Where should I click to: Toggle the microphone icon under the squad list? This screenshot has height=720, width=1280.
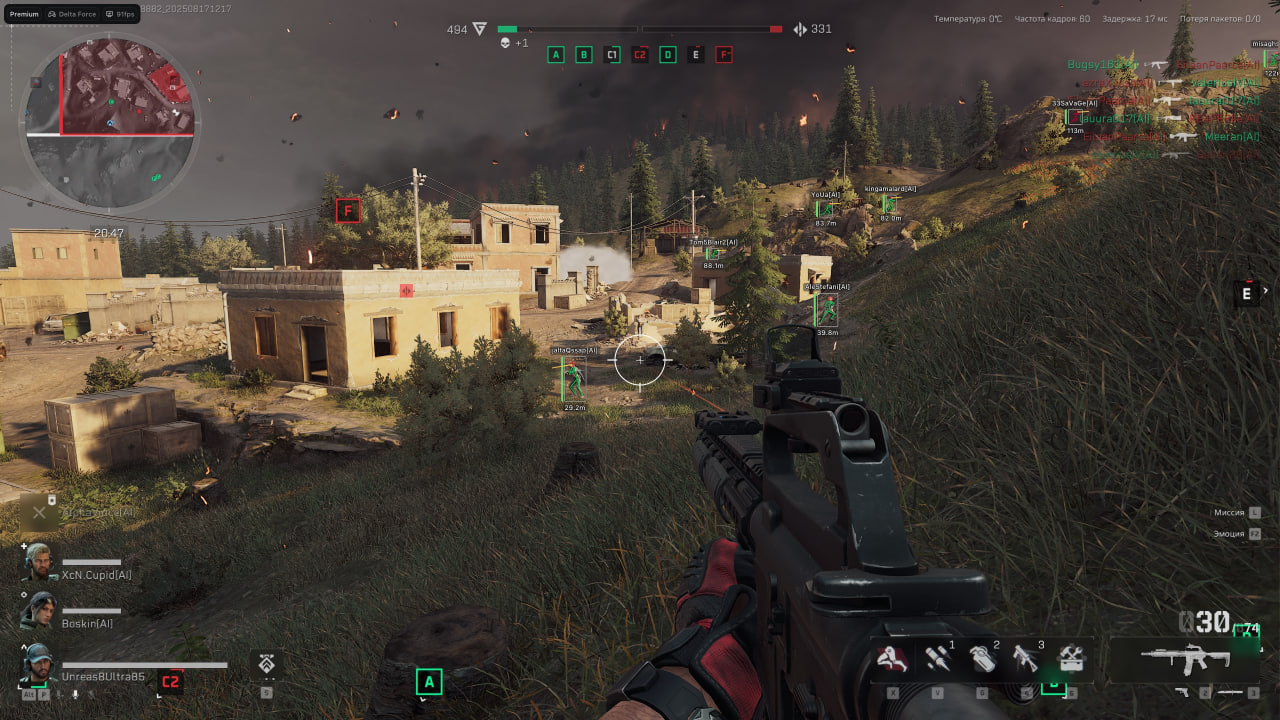tap(74, 695)
